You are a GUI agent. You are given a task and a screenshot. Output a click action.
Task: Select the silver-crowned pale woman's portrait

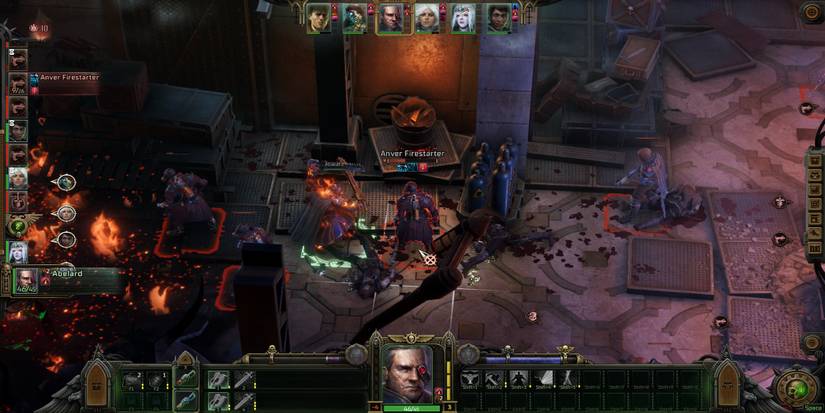pos(462,18)
